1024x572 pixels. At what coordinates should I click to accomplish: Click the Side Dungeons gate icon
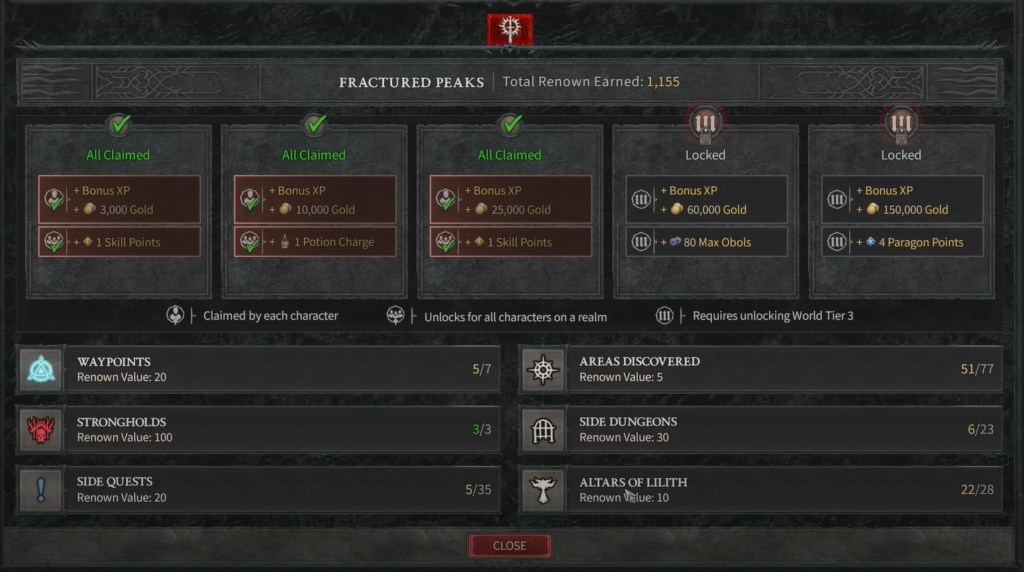pyautogui.click(x=544, y=430)
